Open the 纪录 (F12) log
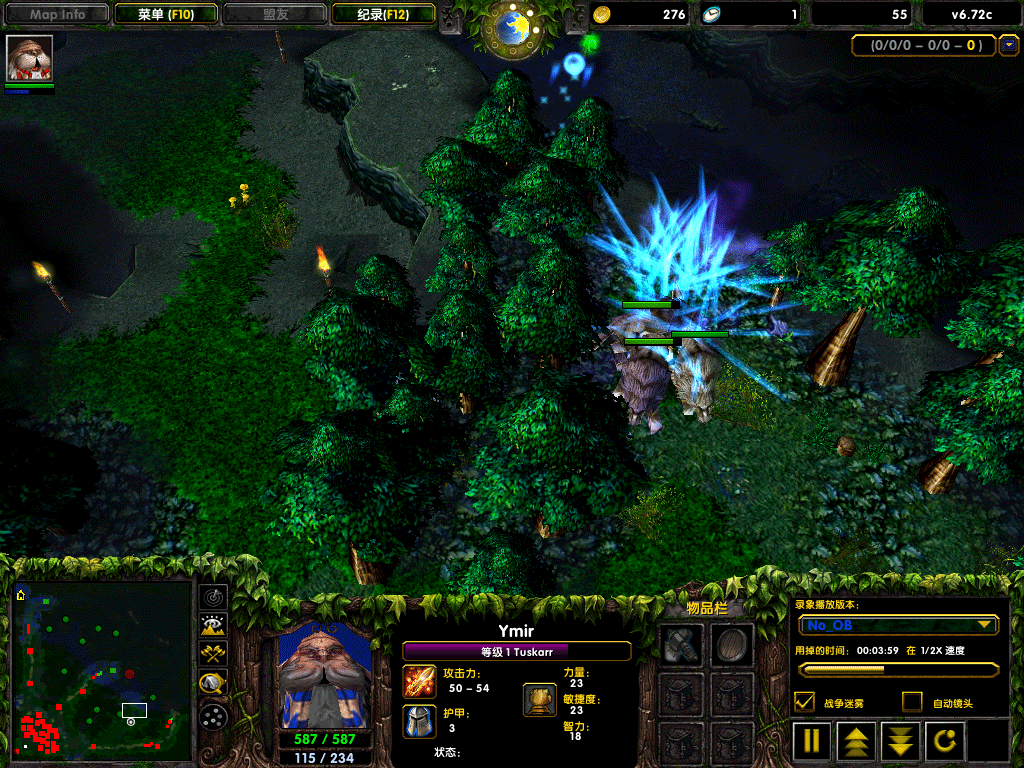The image size is (1024, 768). (382, 14)
